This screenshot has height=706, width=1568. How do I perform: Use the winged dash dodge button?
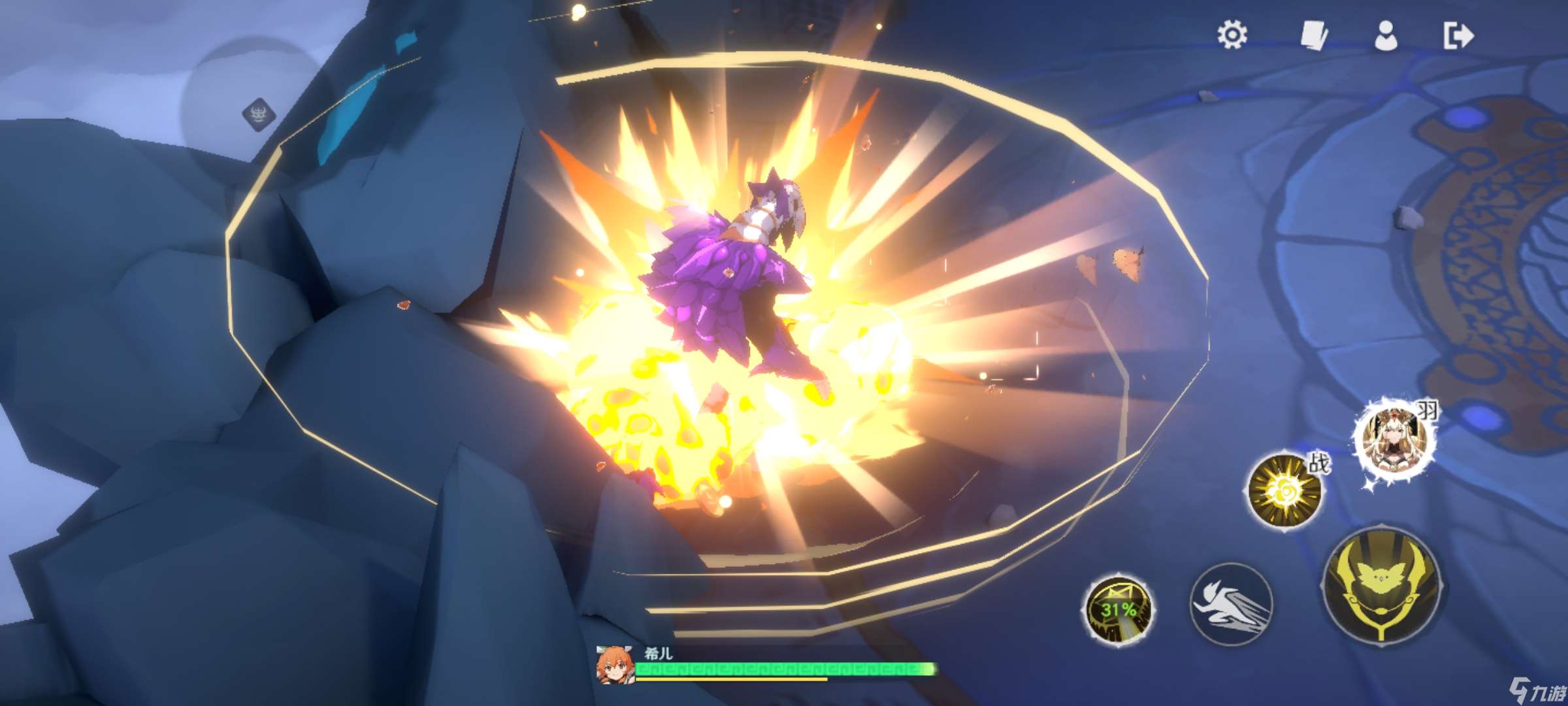pyautogui.click(x=1231, y=604)
